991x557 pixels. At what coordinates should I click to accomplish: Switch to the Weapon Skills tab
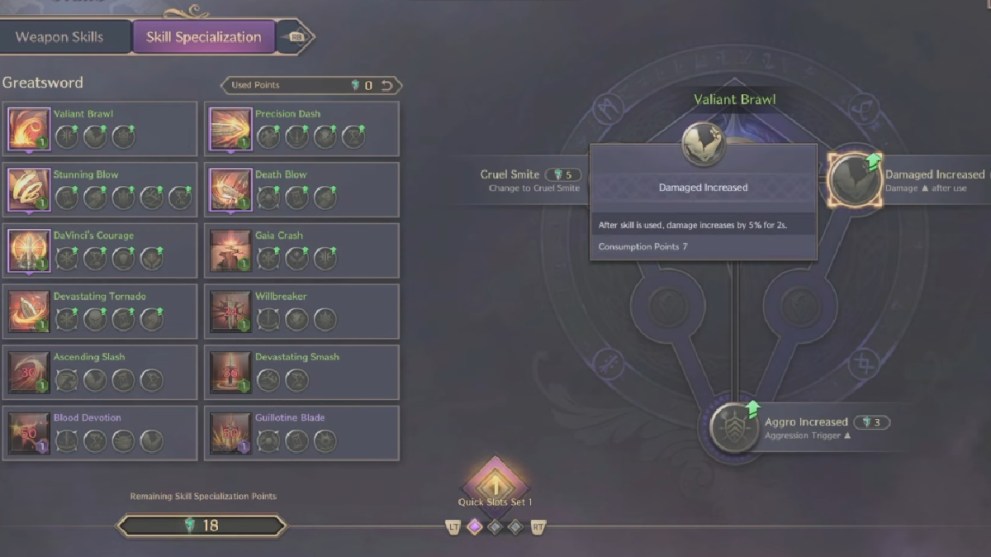59,37
